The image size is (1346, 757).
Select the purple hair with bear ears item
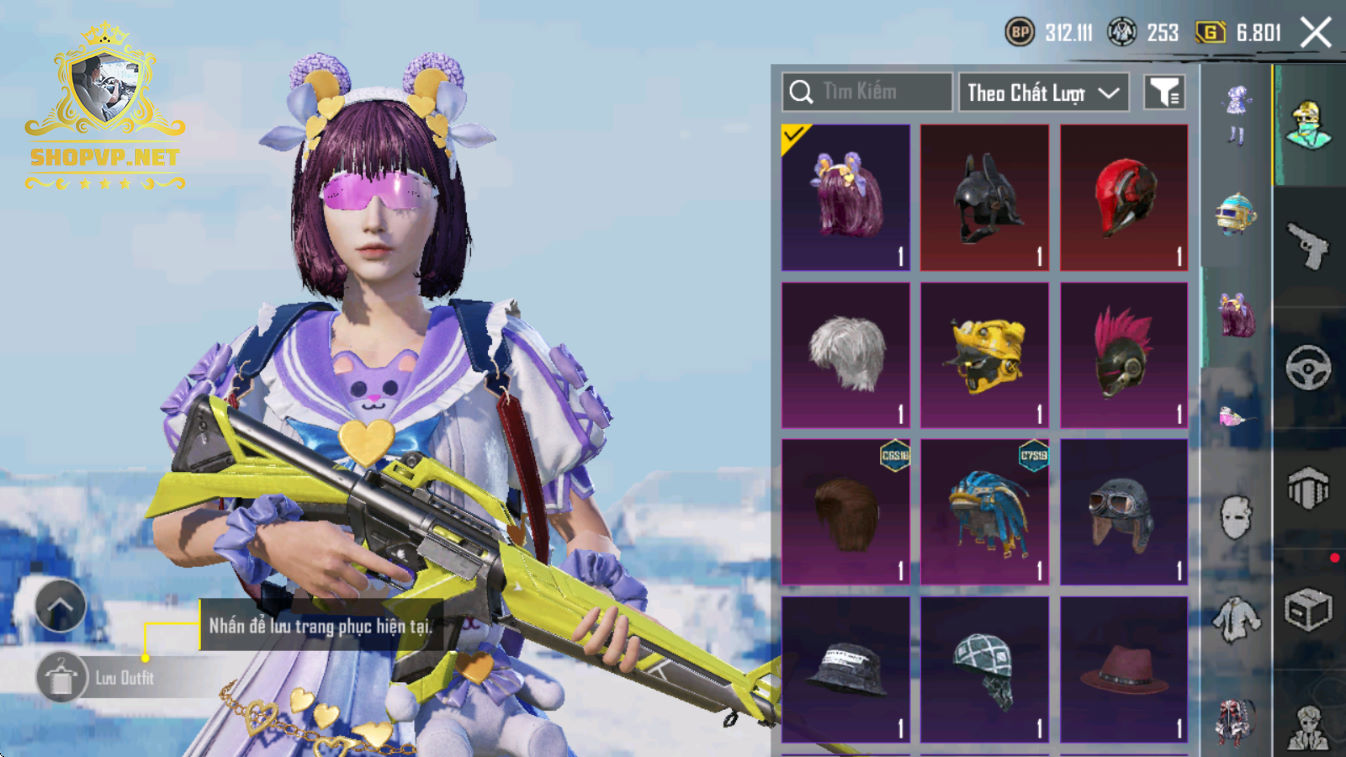(x=846, y=197)
